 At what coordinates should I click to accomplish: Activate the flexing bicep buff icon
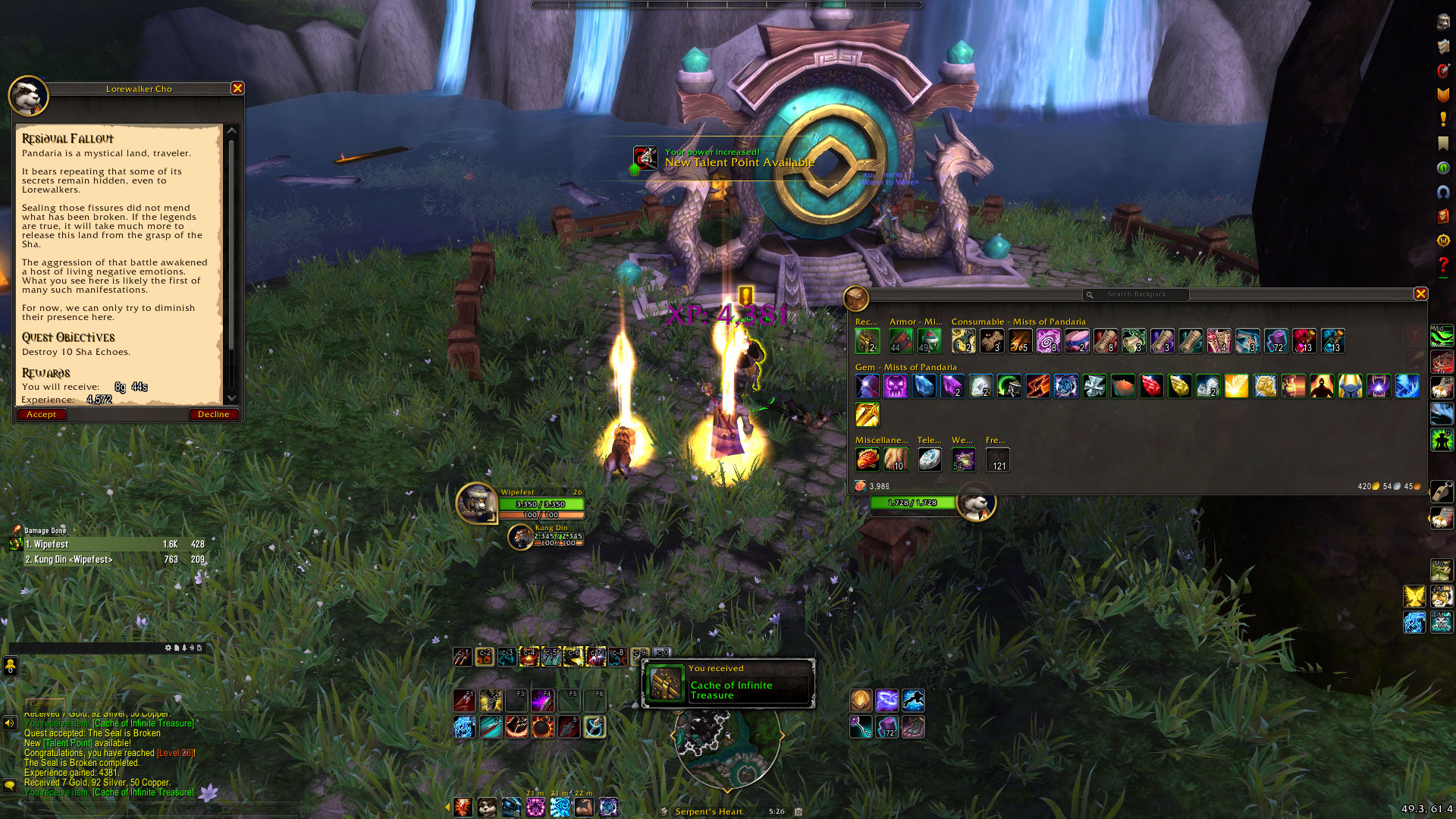(x=584, y=807)
